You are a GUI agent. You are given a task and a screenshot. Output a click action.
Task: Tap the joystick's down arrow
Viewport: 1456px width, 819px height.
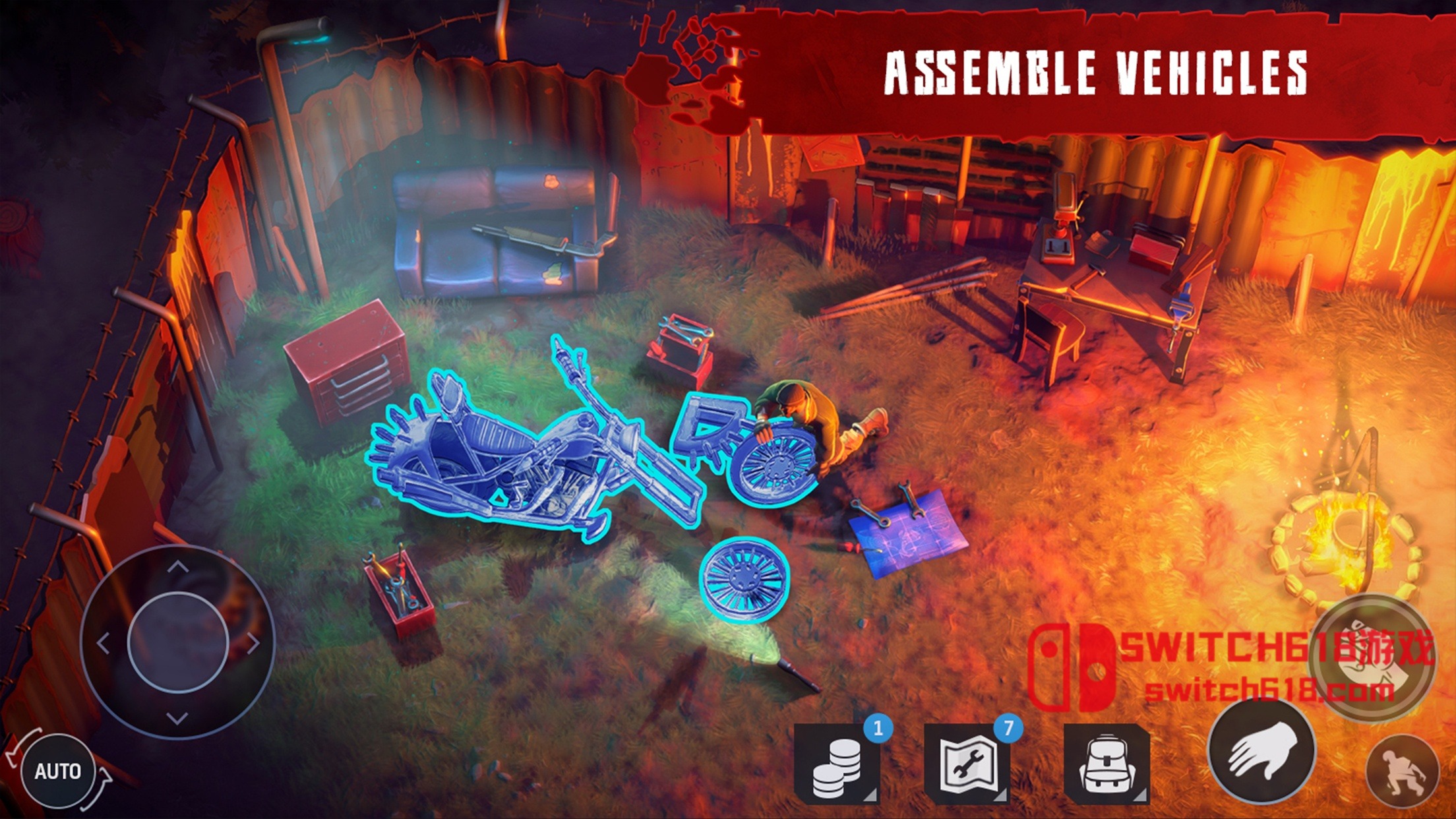point(177,717)
